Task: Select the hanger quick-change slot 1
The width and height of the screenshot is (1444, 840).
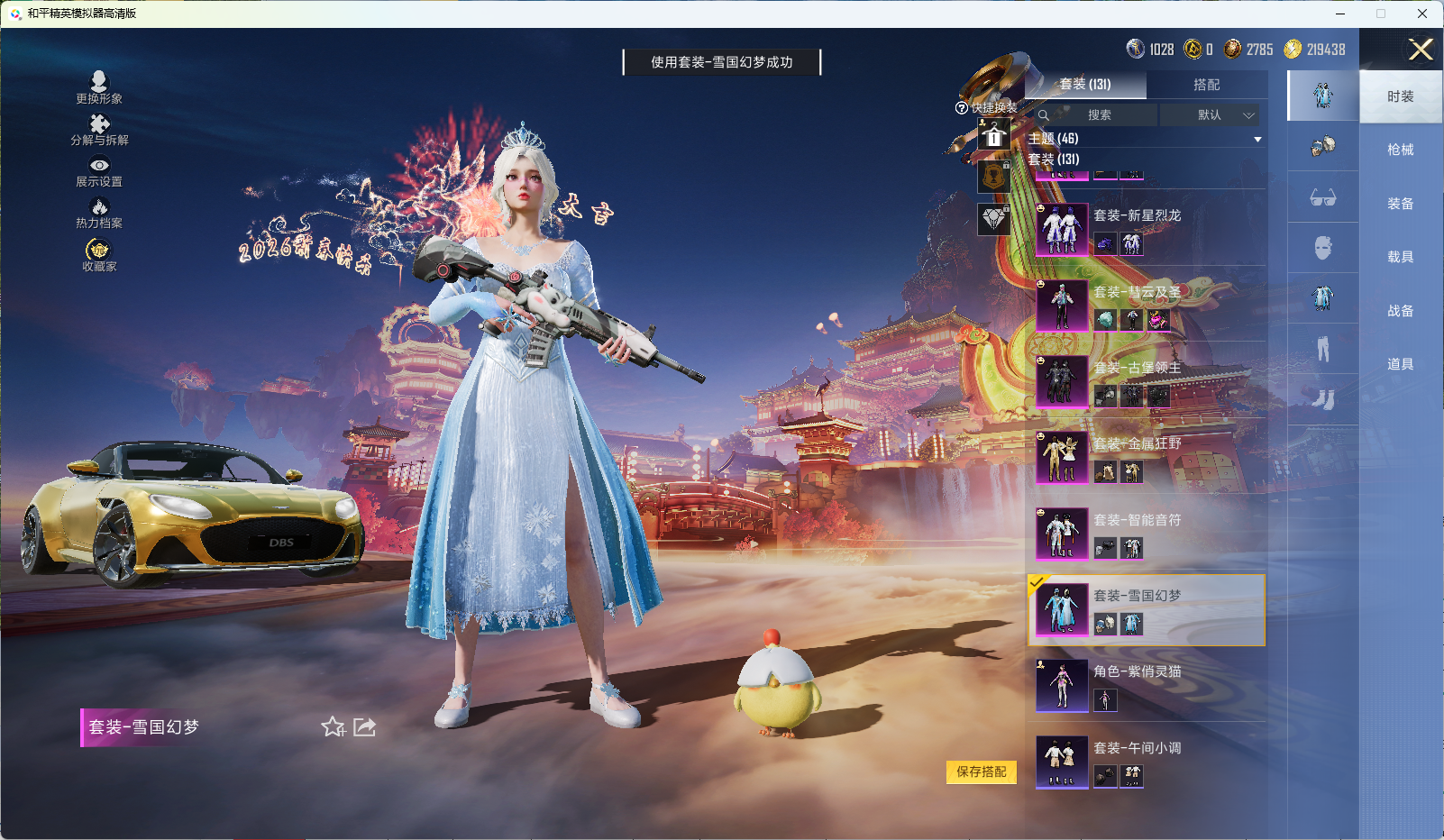Action: pos(994,136)
